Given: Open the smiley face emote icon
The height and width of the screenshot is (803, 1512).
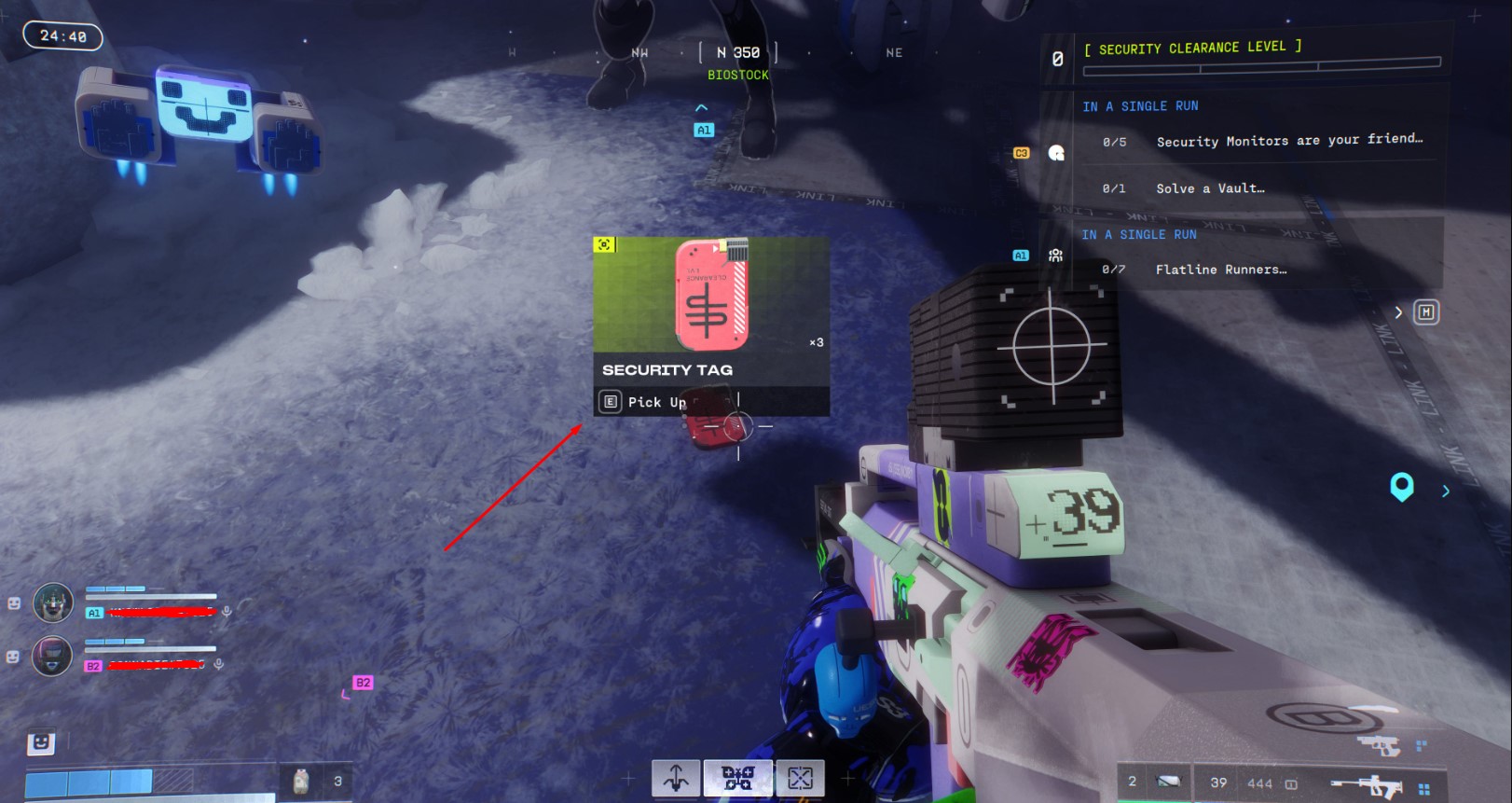Looking at the screenshot, I should pos(40,742).
